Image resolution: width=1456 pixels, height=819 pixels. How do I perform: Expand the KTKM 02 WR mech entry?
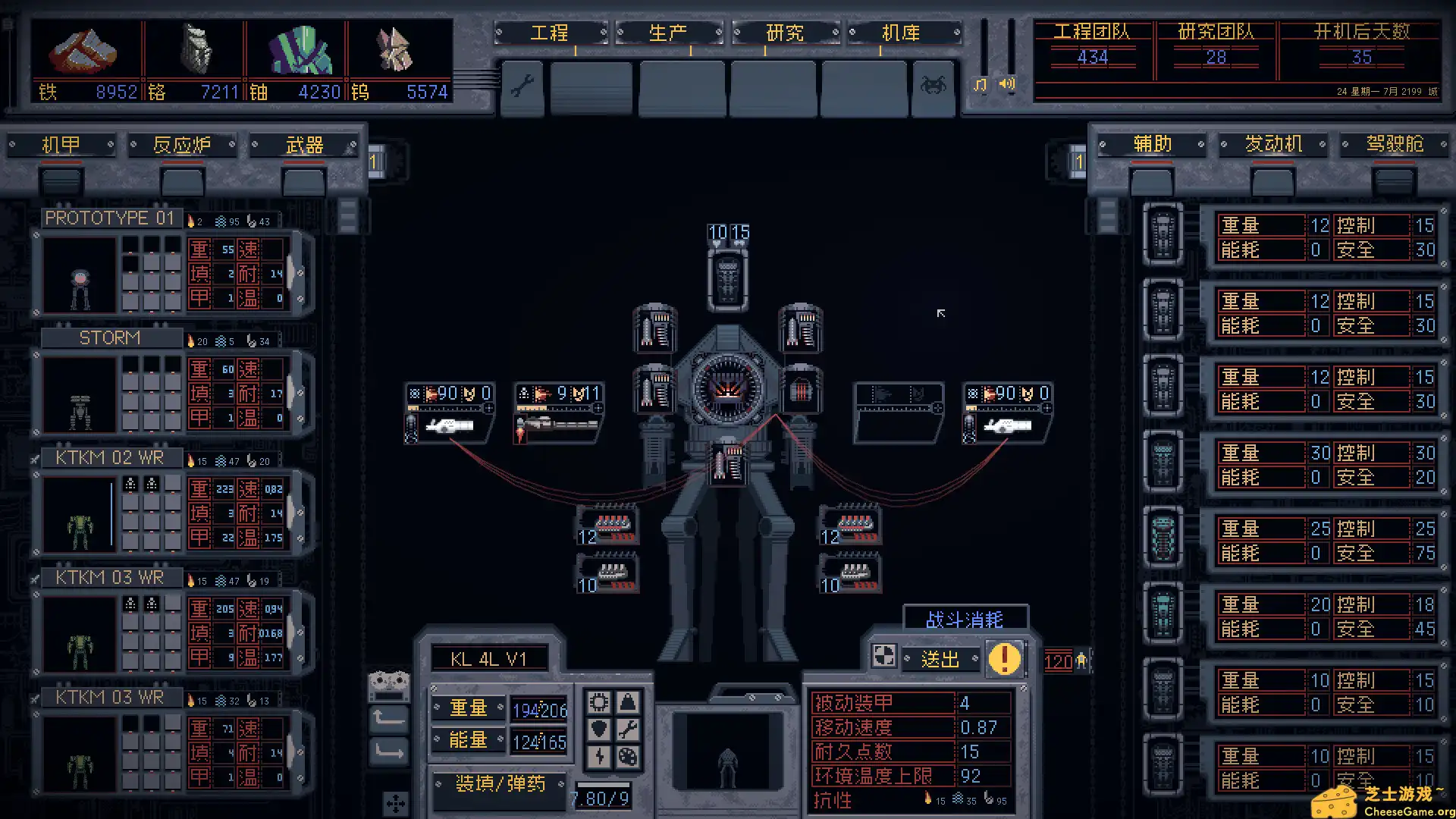tap(108, 457)
